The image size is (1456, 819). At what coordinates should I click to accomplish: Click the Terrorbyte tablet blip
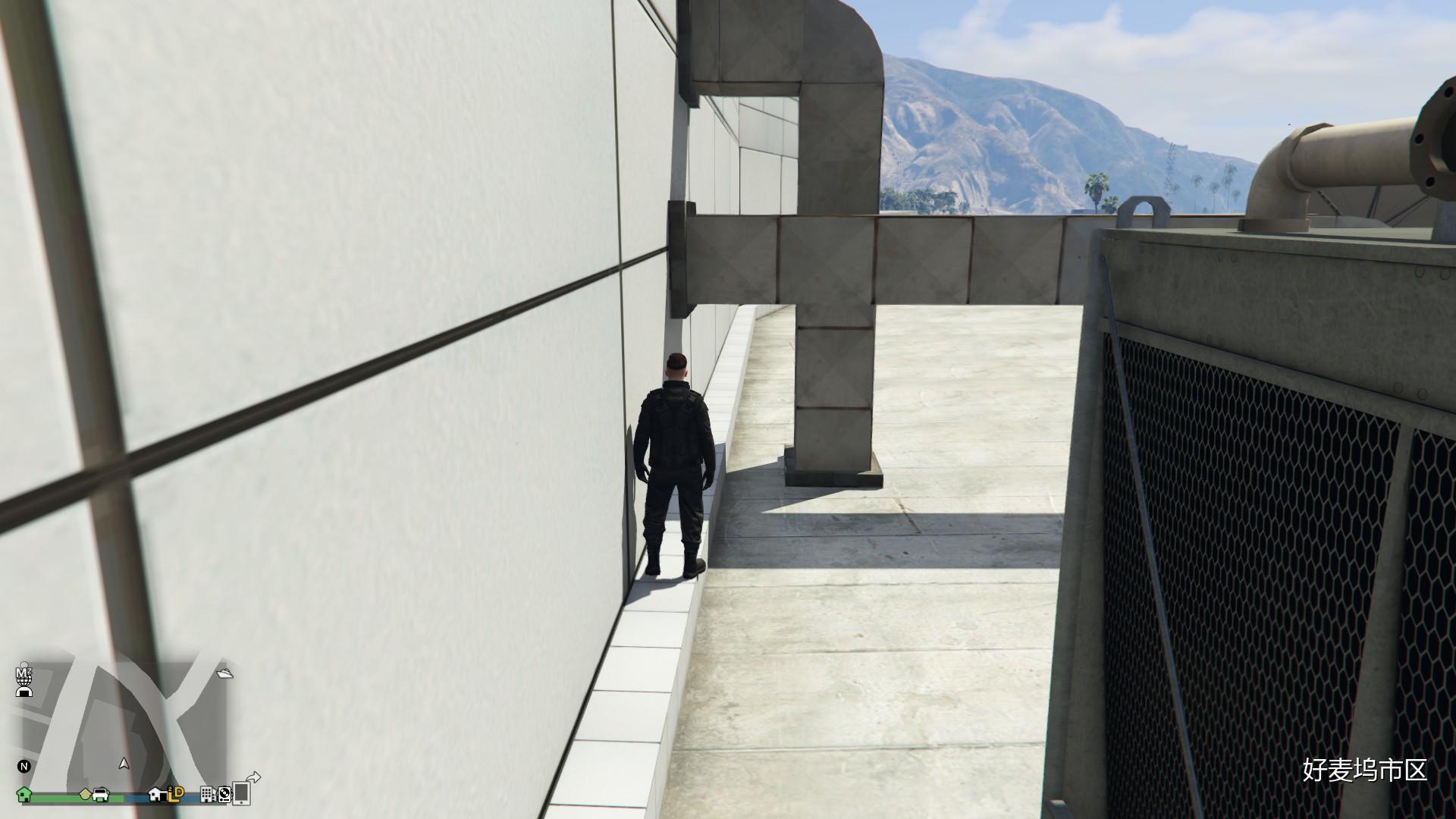[x=241, y=793]
